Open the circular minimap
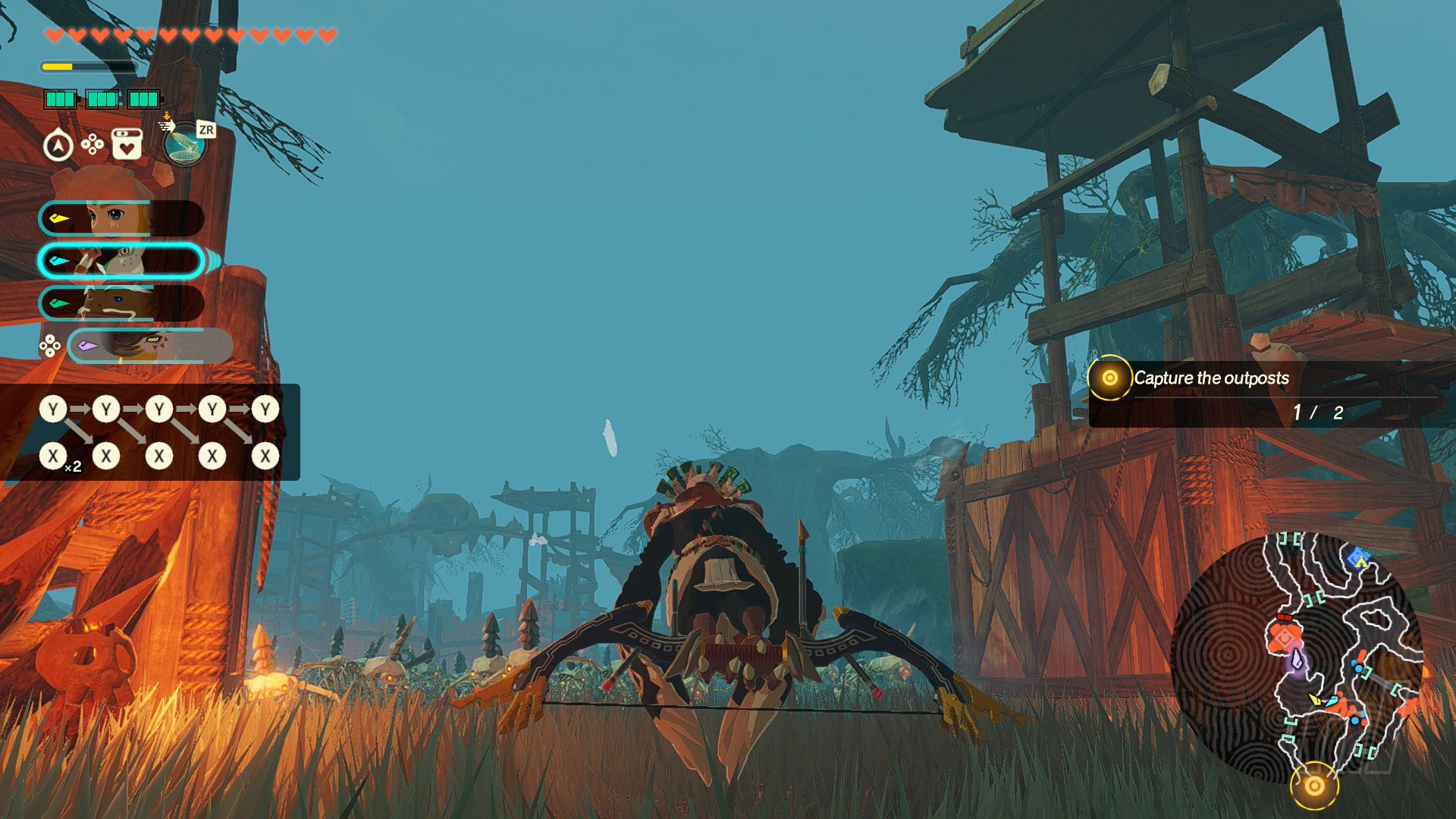1456x819 pixels. (x=1297, y=658)
